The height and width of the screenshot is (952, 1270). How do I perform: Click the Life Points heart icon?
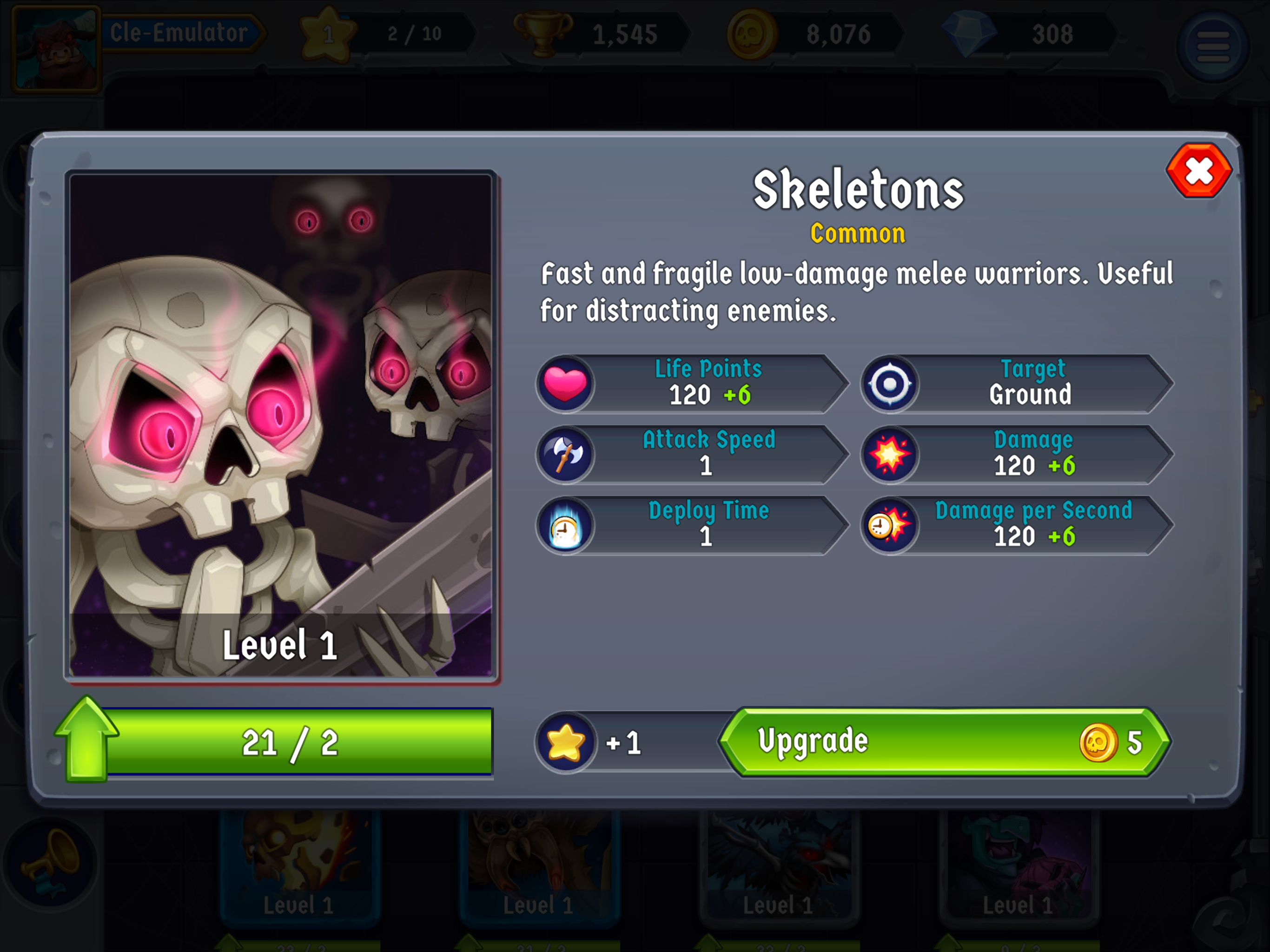[x=566, y=383]
